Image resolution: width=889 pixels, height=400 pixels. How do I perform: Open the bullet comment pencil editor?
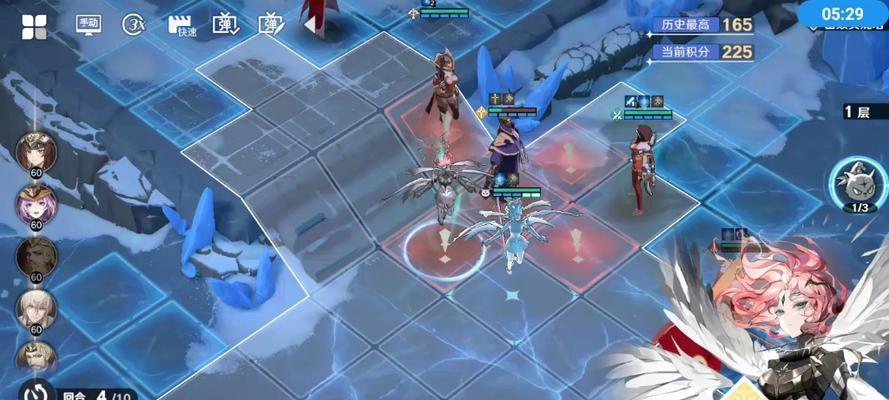[x=271, y=24]
